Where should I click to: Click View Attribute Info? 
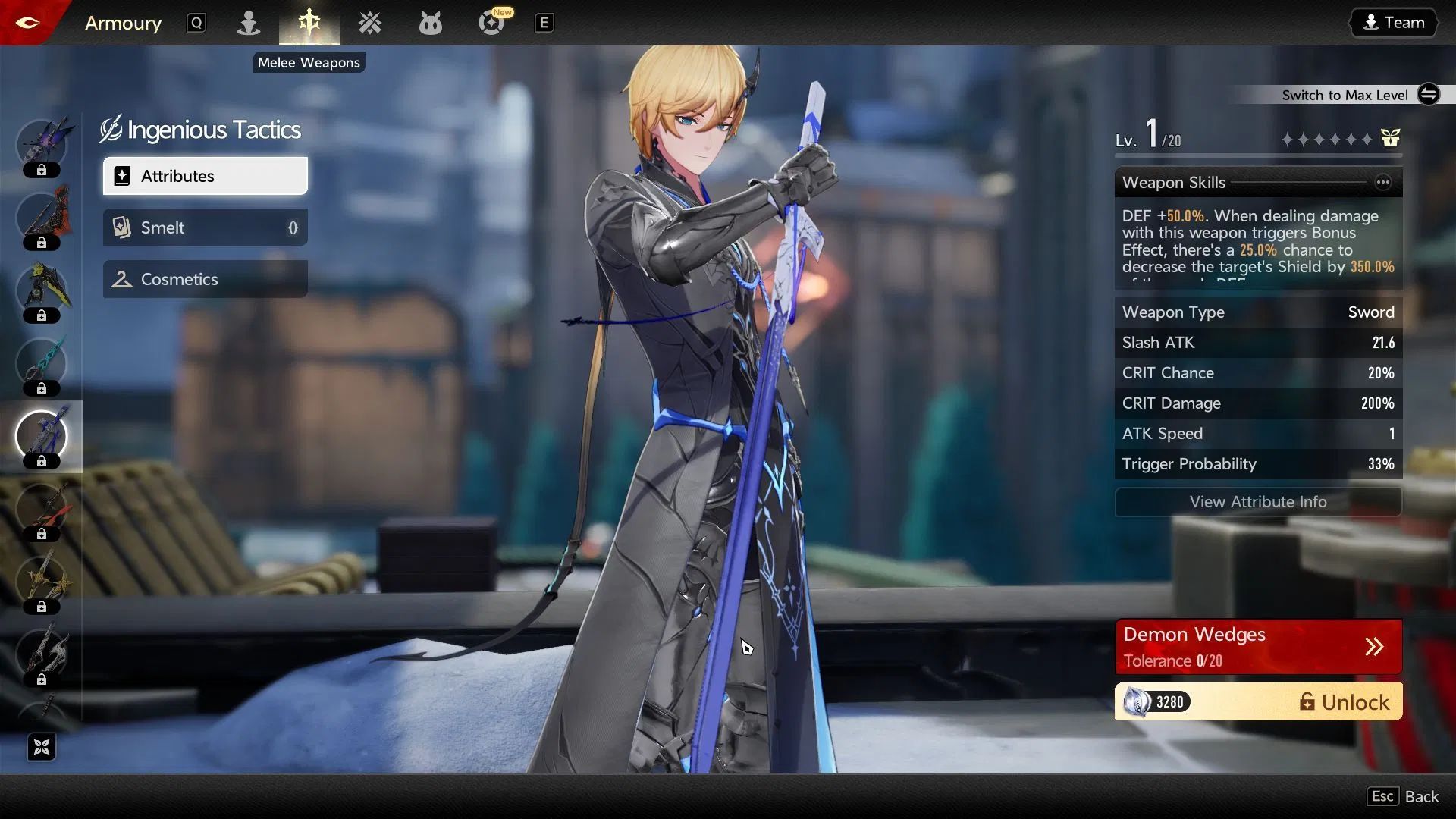[x=1257, y=502]
